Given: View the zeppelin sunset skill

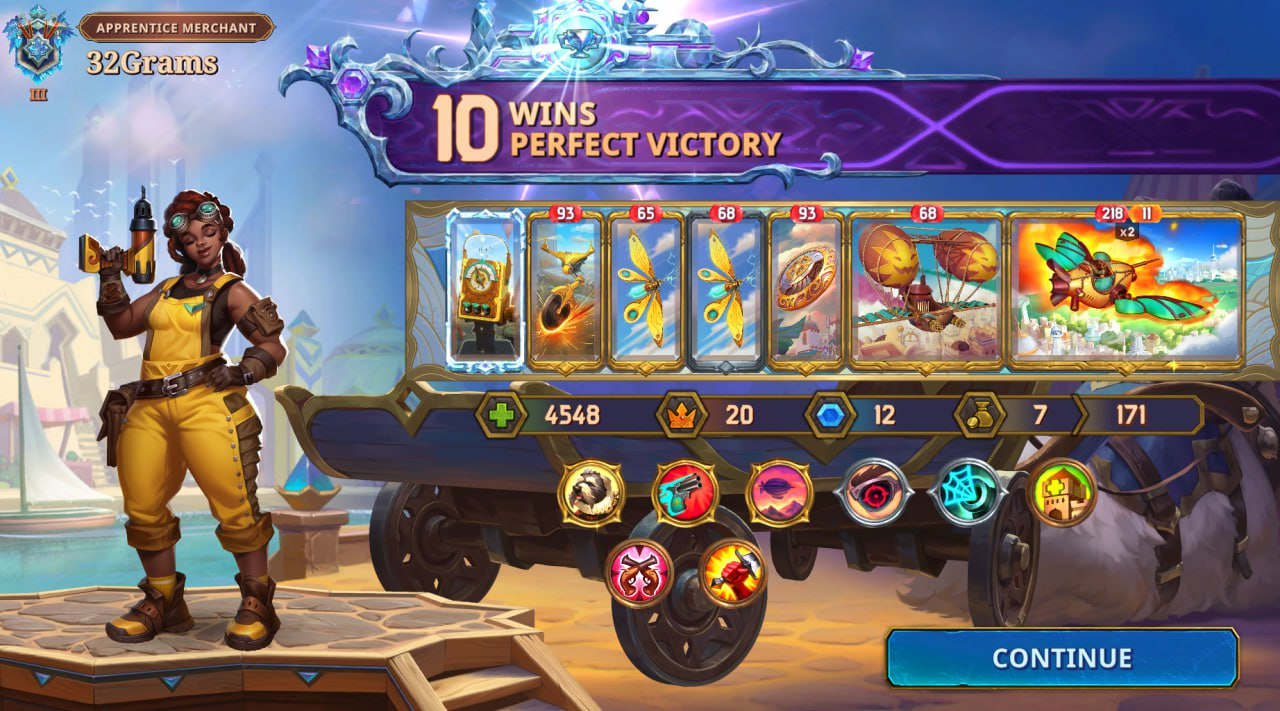Looking at the screenshot, I should coord(779,493).
